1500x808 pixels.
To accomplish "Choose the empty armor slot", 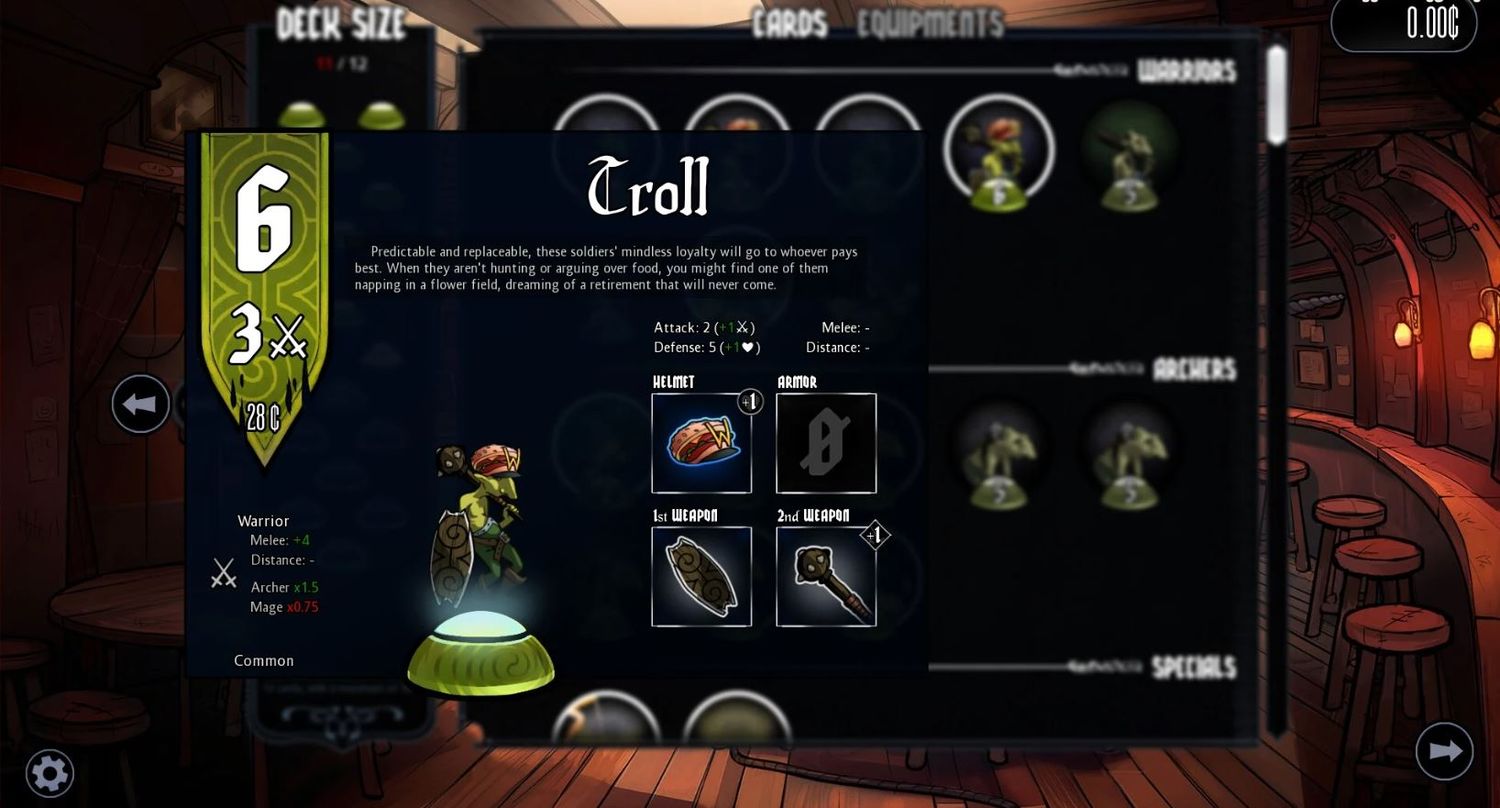I will tap(826, 443).
